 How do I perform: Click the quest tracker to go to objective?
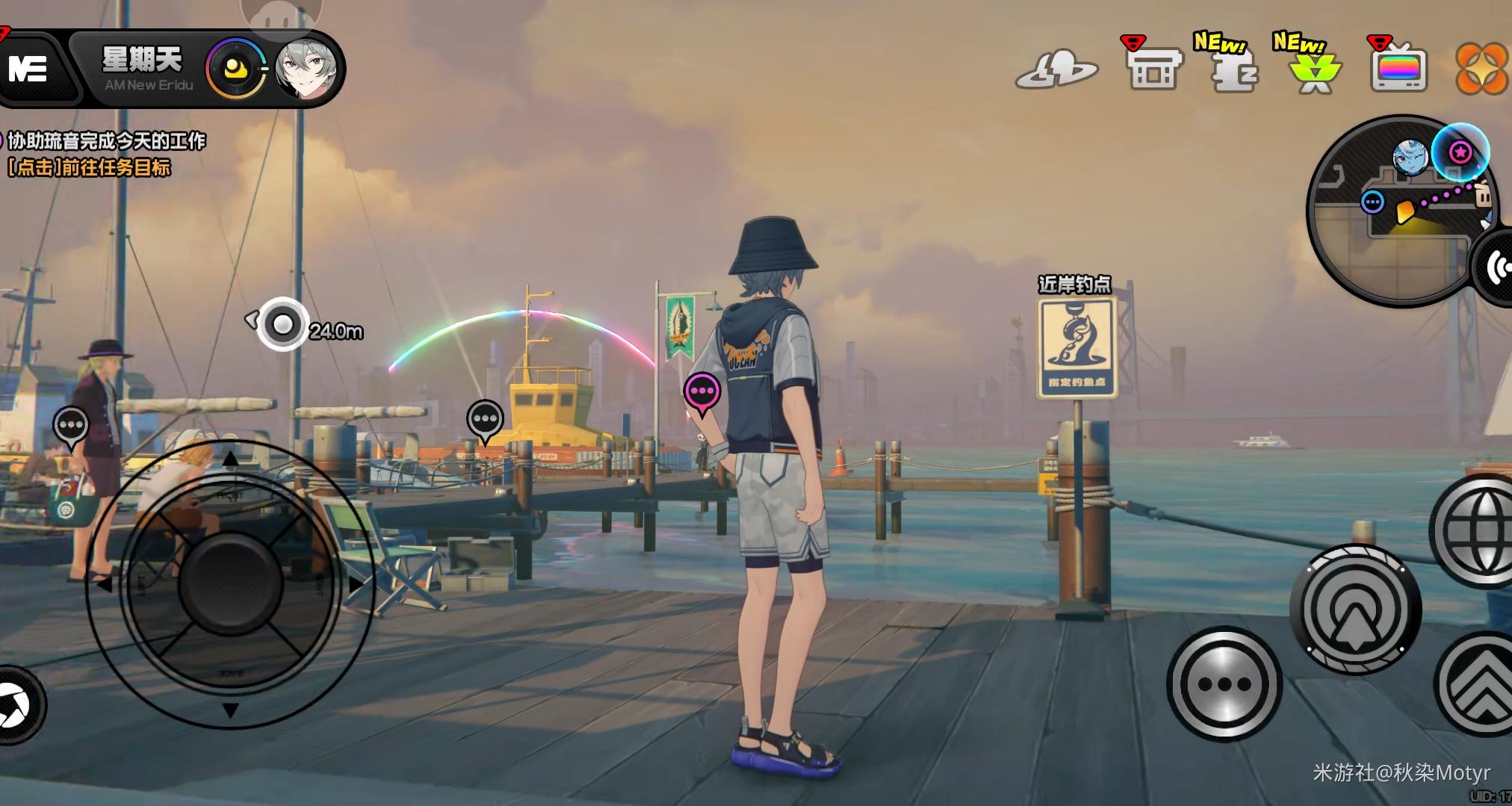(x=105, y=154)
